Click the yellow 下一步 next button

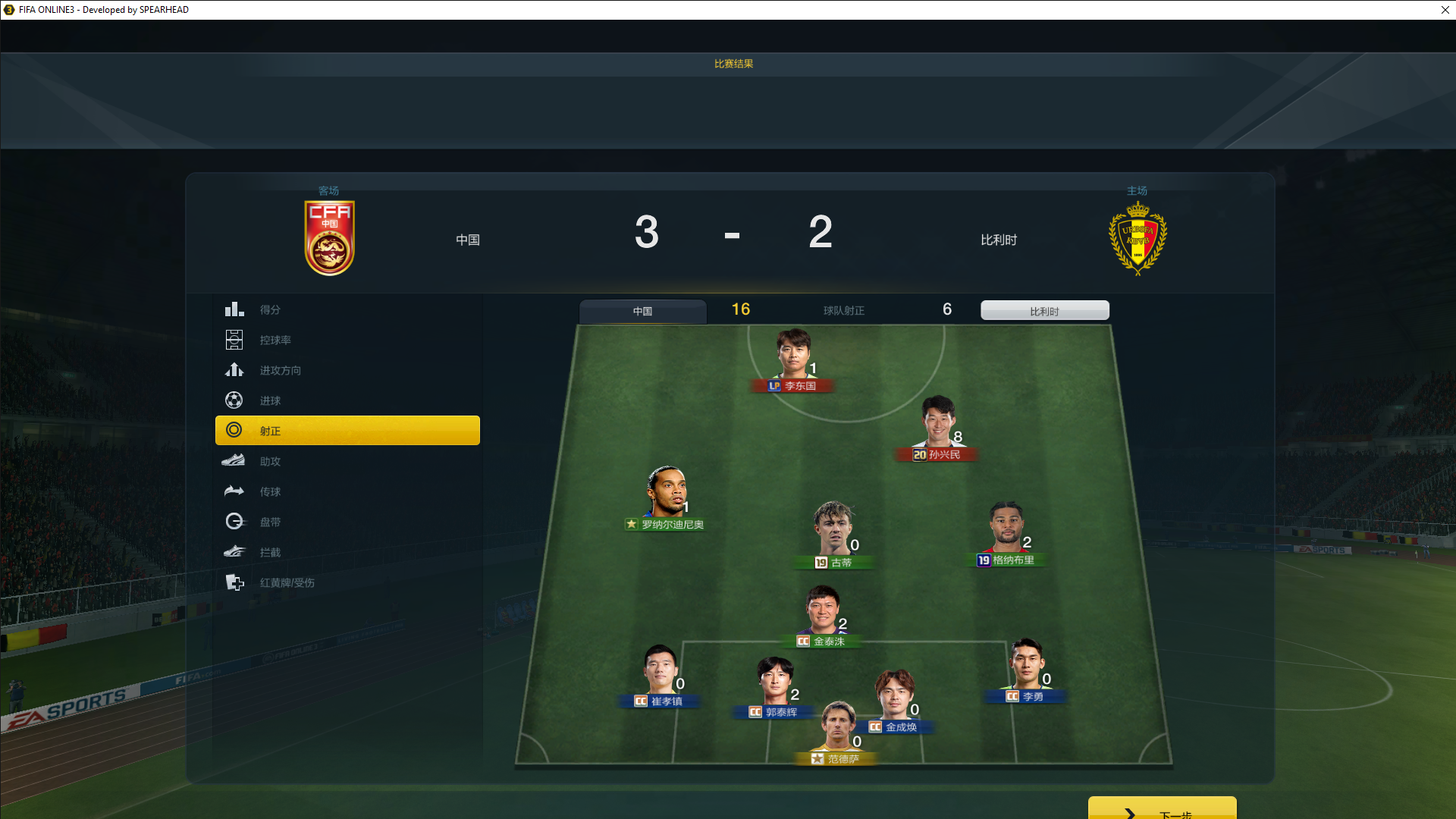pos(1162,809)
